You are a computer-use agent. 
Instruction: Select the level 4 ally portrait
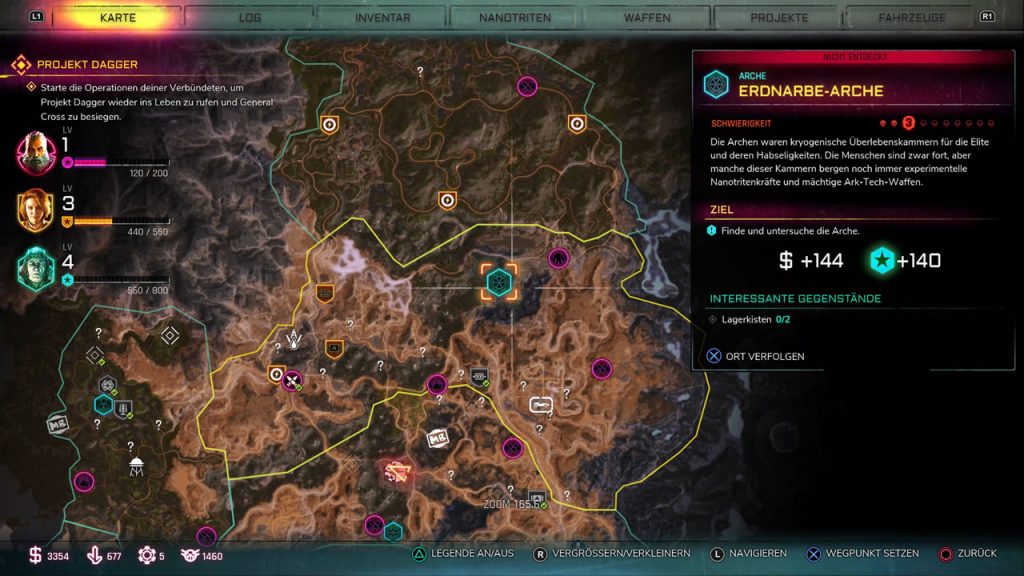click(x=36, y=267)
